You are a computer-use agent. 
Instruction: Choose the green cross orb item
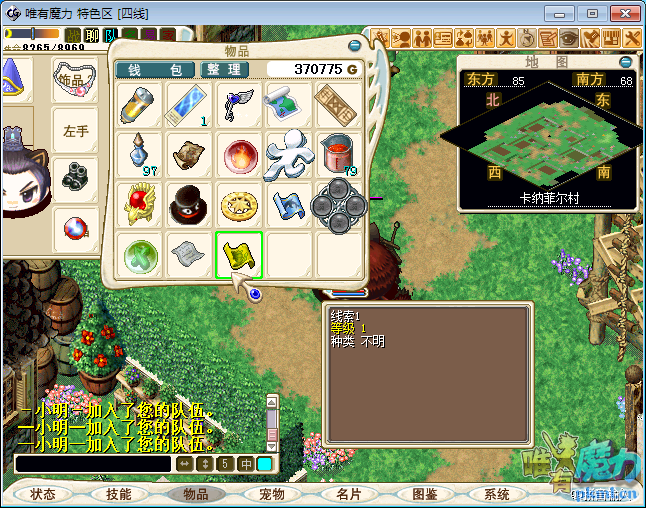(x=139, y=255)
